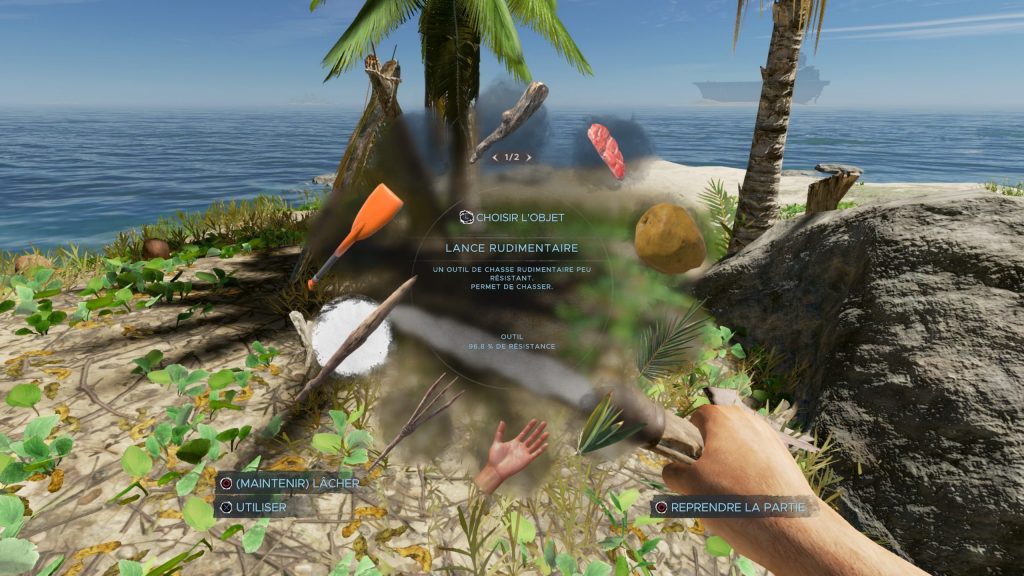The height and width of the screenshot is (576, 1024).
Task: Select the spiky fibrous leaves item
Action: tap(604, 423)
